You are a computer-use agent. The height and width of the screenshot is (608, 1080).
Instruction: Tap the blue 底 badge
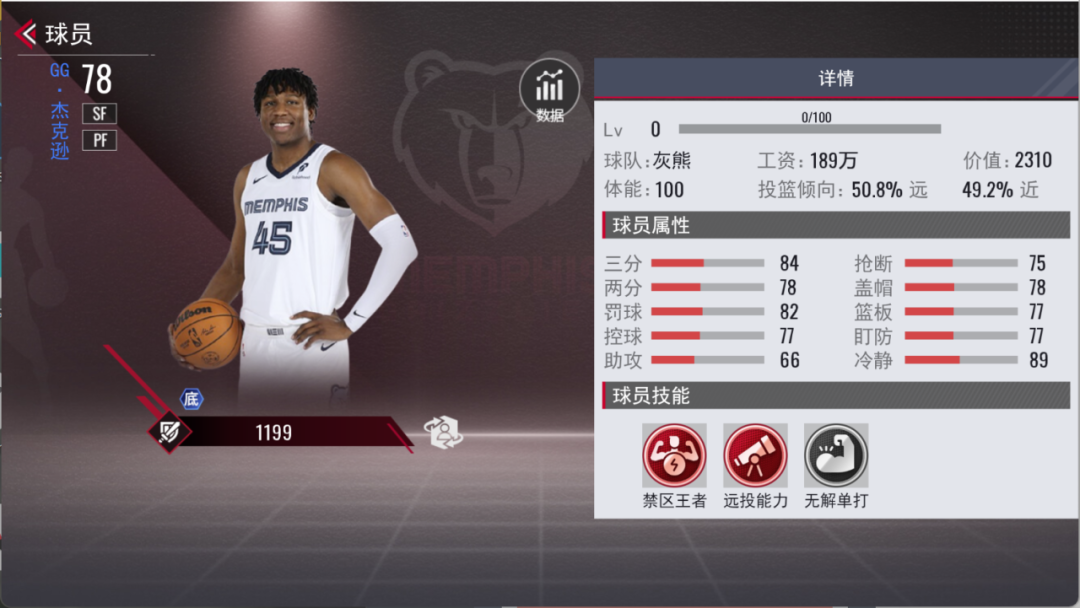tap(191, 399)
